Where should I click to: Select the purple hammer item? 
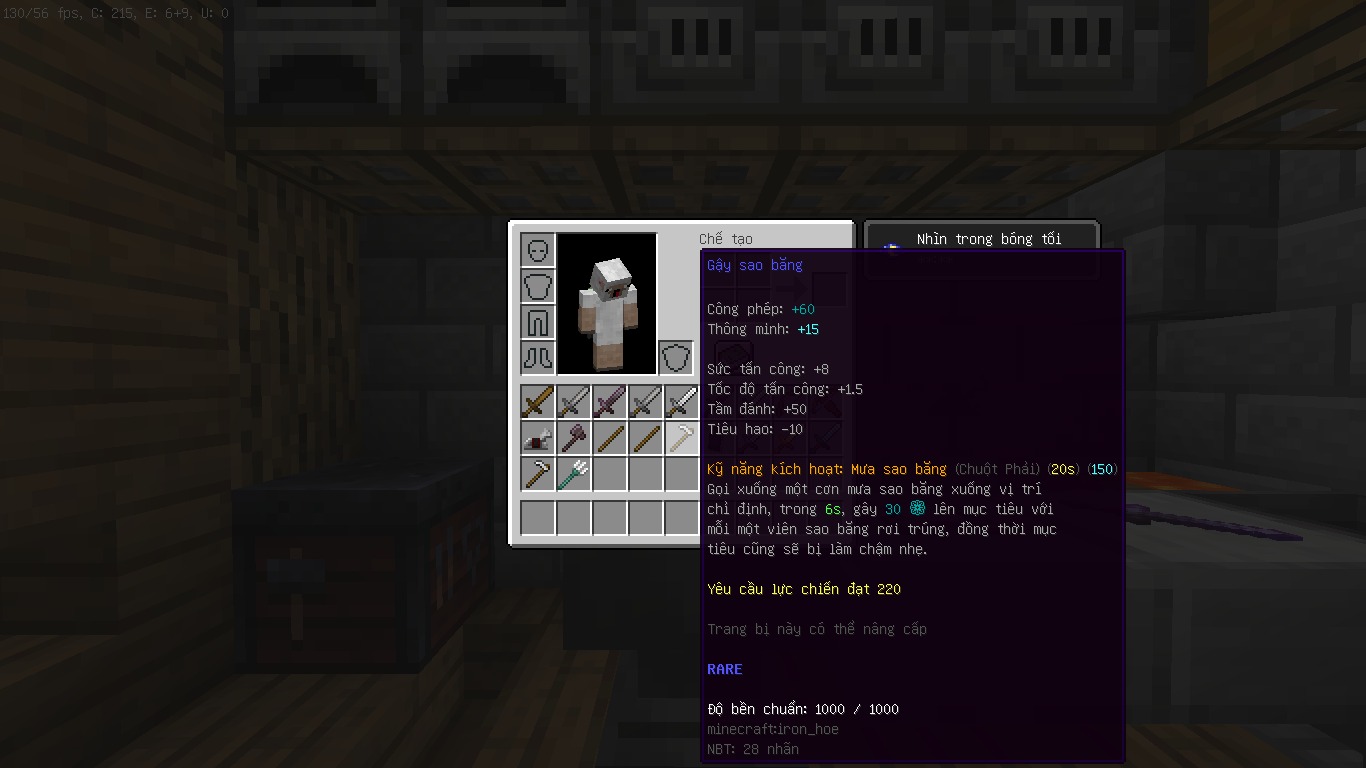tap(574, 438)
